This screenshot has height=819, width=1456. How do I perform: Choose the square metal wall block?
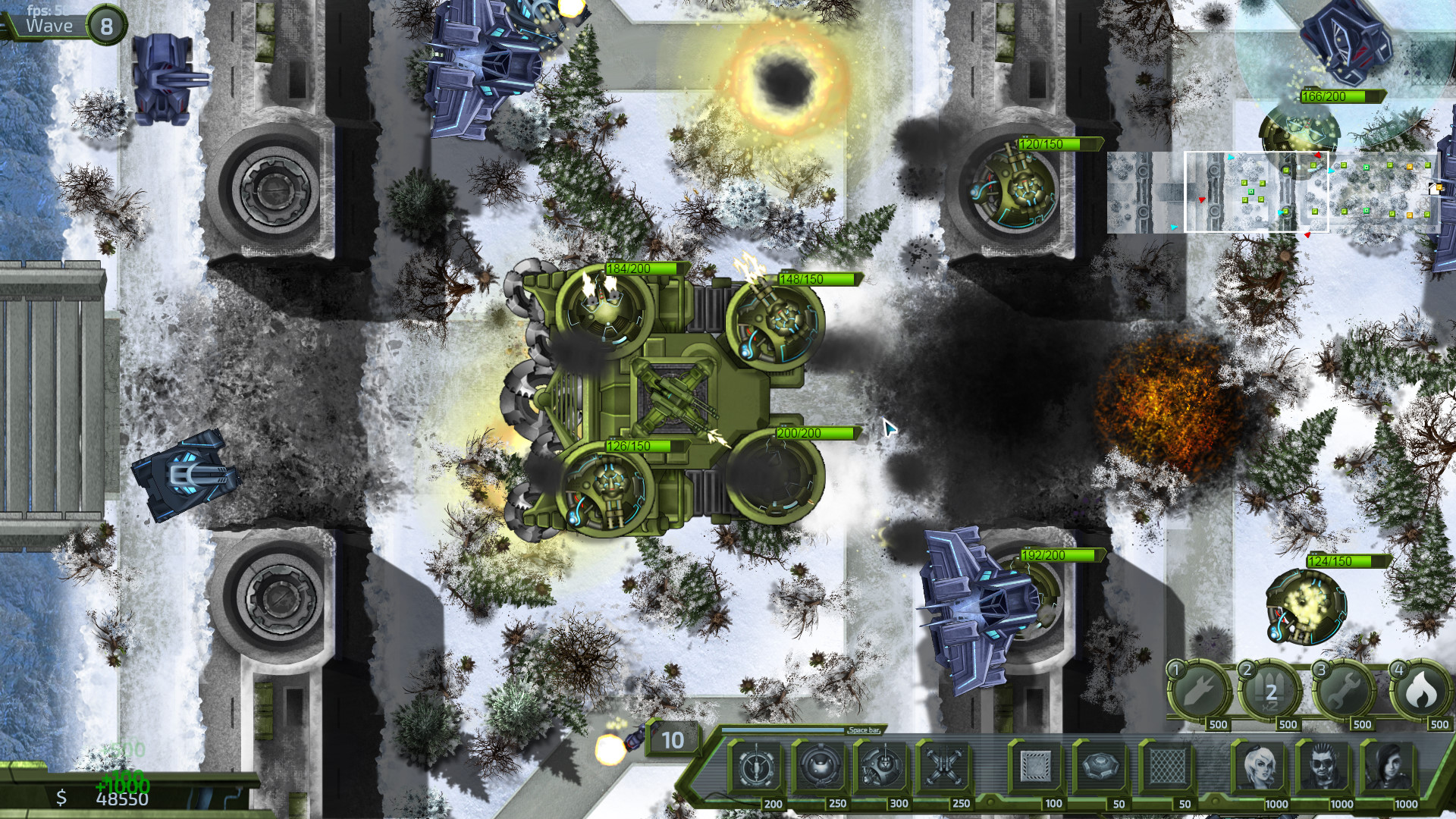(1035, 767)
